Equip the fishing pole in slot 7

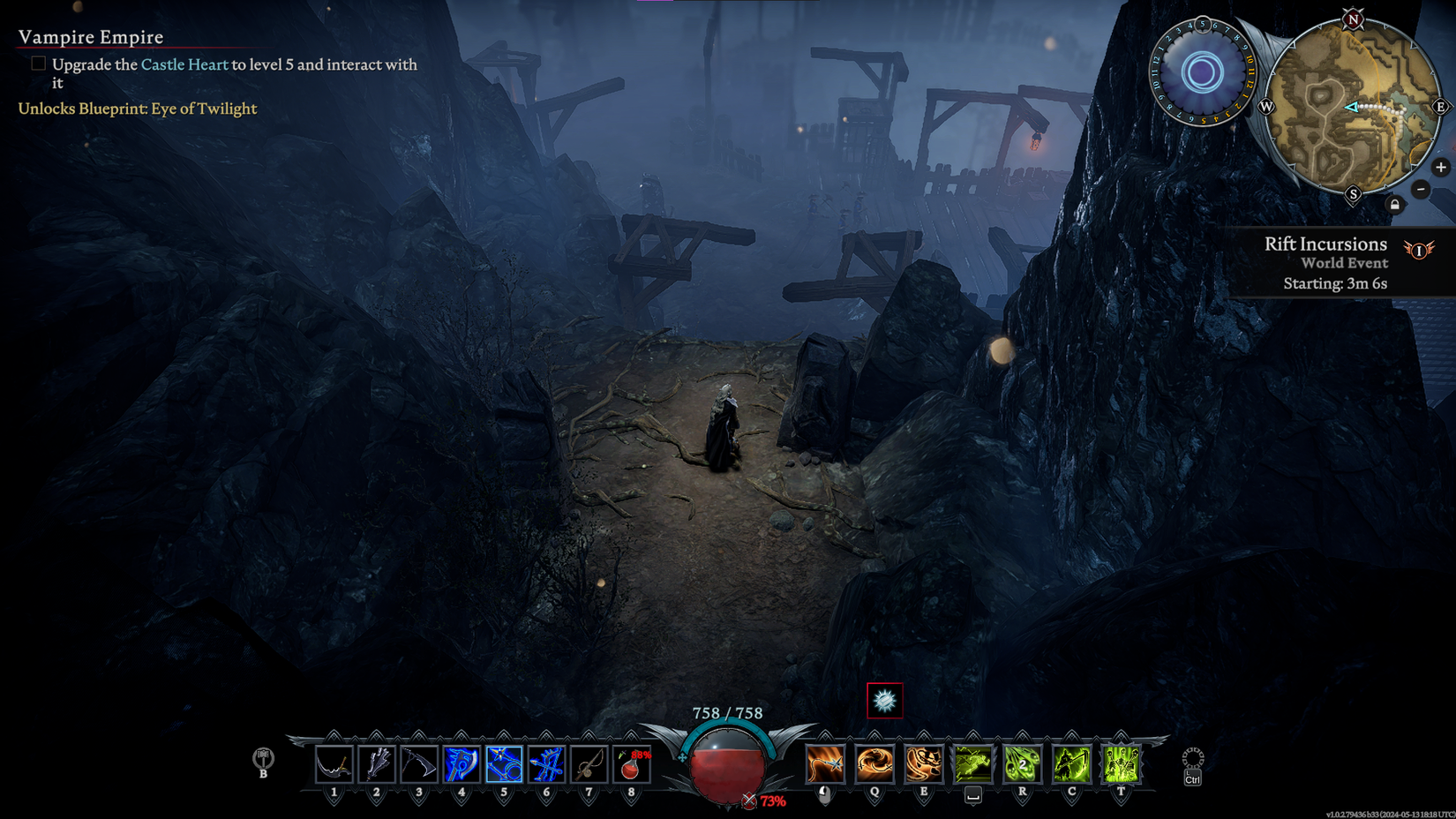589,764
